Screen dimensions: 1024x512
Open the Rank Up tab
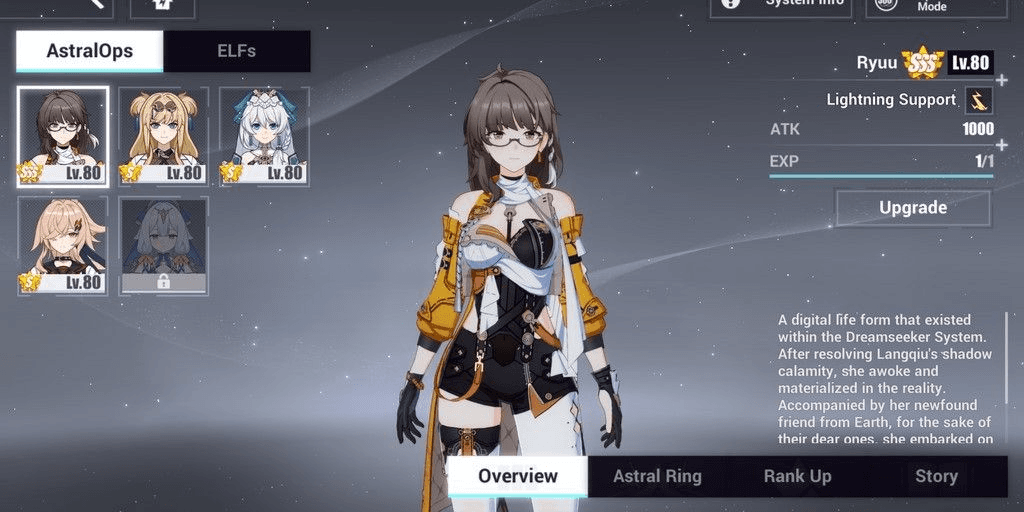click(797, 476)
